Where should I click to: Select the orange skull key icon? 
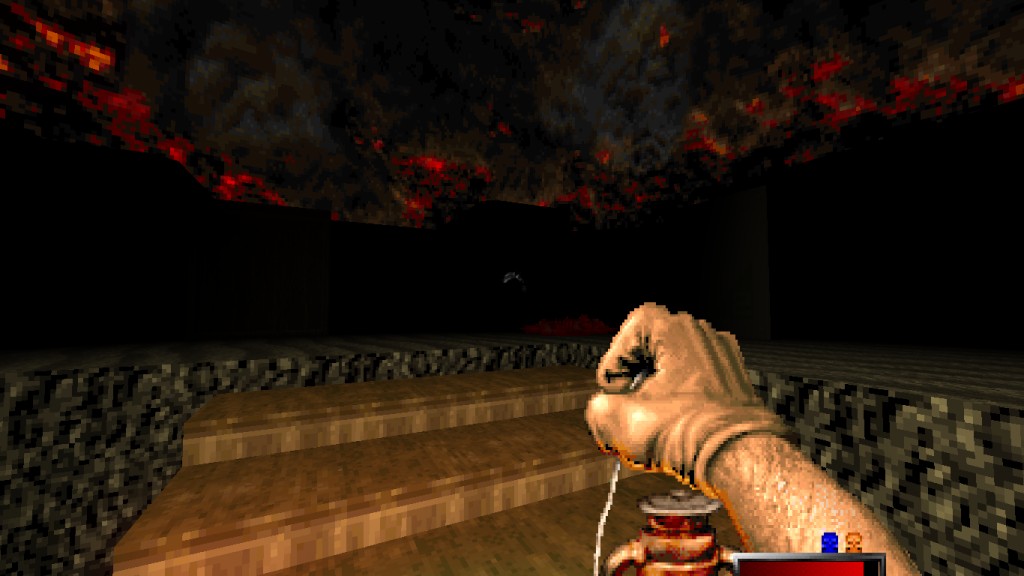coord(853,542)
